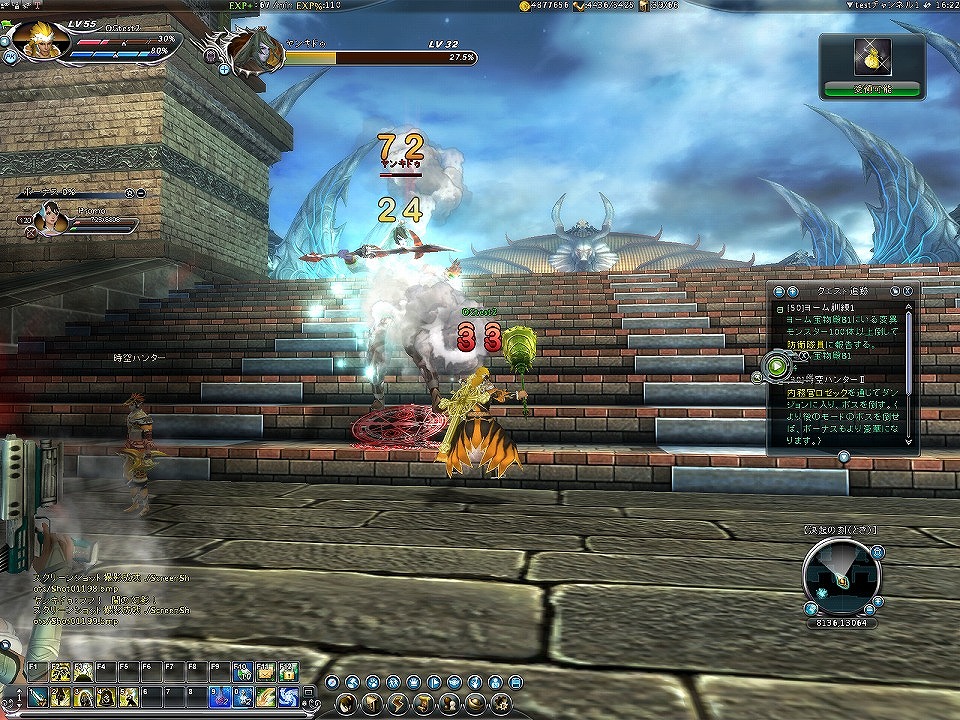Use the blue potion in hotbar slot 9
Screen dimensions: 960x720
(x=219, y=697)
